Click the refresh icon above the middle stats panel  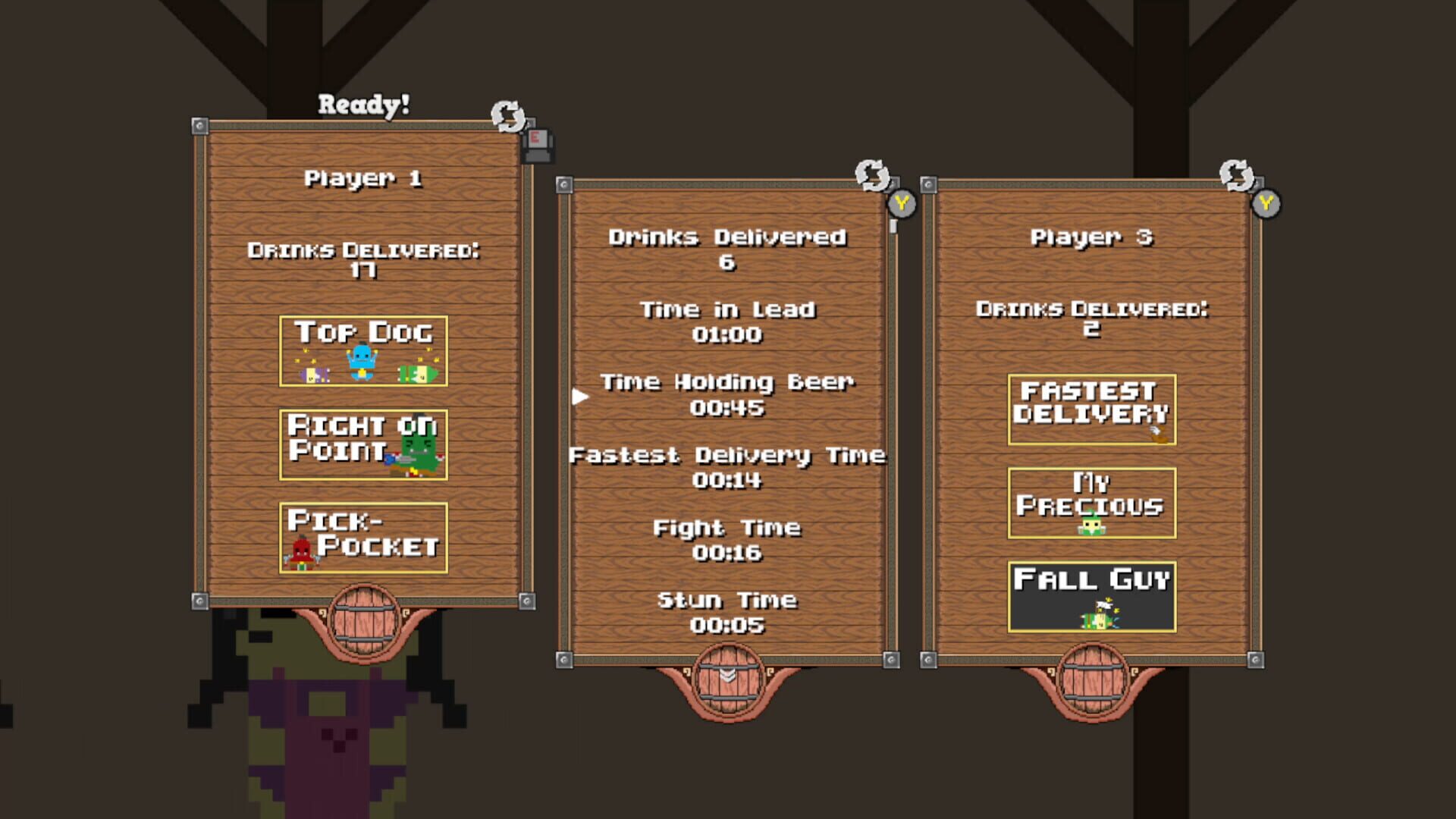(872, 177)
